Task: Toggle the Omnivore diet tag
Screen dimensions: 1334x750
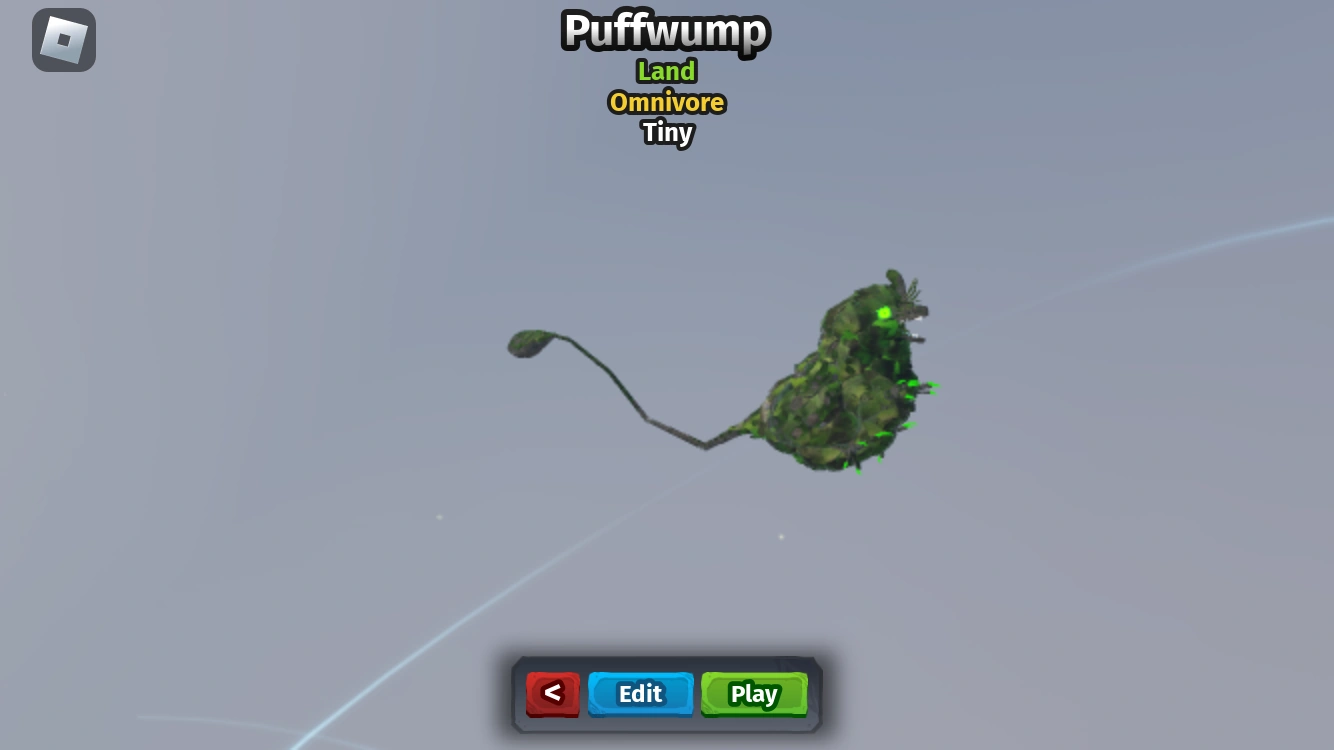Action: (666, 102)
